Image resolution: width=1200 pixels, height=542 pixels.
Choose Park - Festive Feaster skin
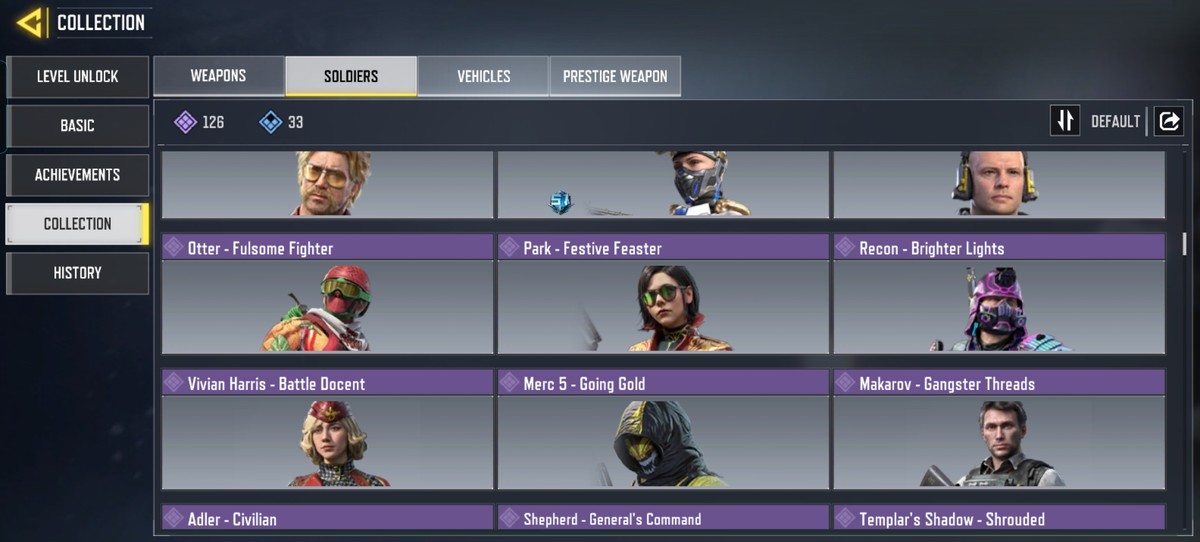663,294
